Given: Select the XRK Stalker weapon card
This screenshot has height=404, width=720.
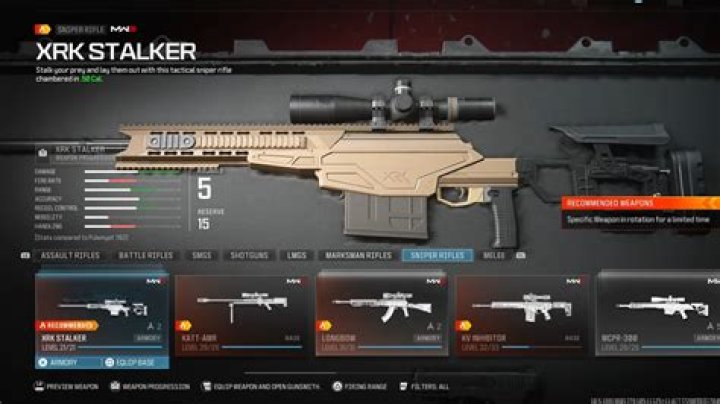Looking at the screenshot, I should pyautogui.click(x=102, y=310).
